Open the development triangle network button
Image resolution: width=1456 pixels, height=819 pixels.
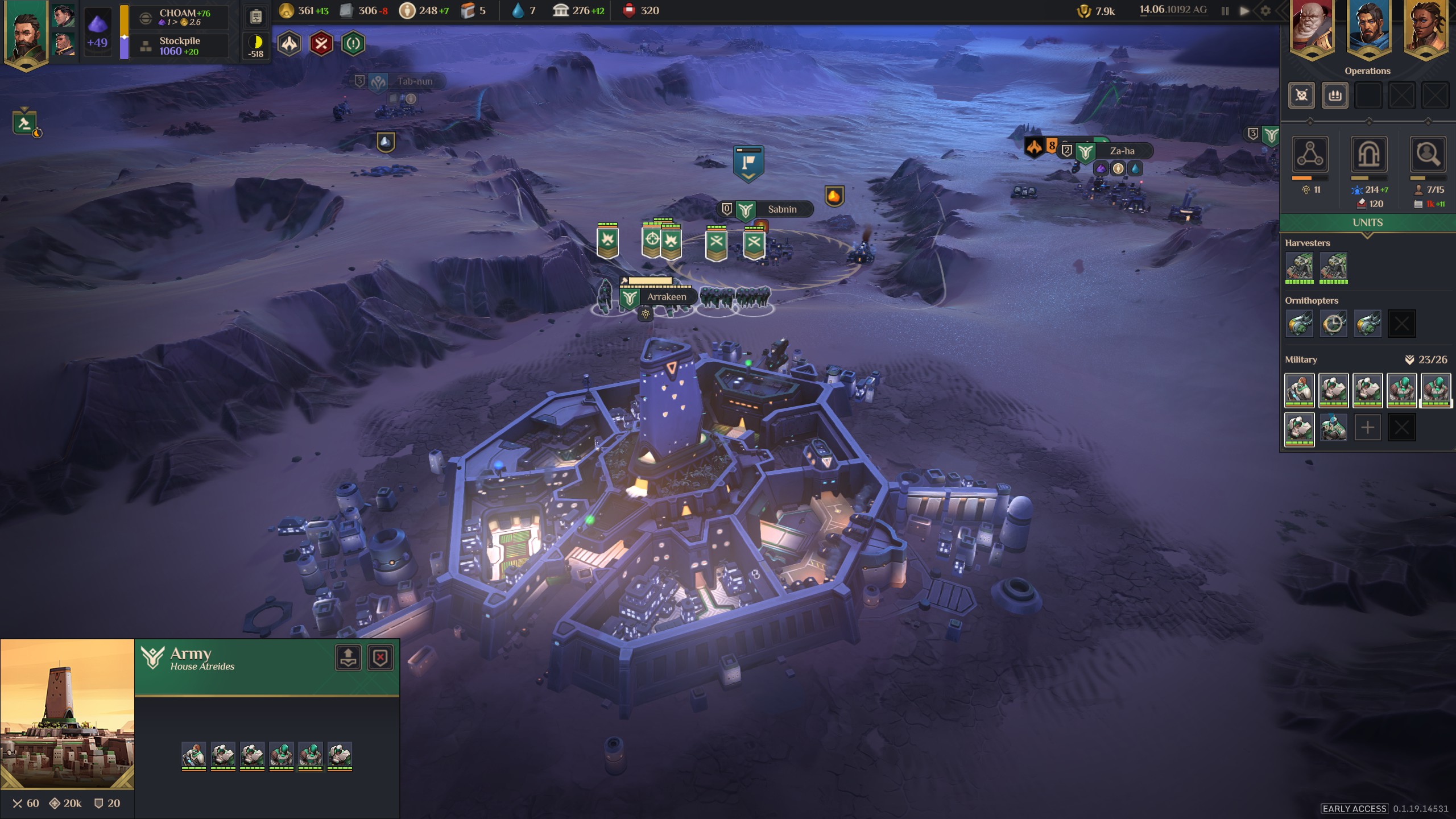(1310, 154)
